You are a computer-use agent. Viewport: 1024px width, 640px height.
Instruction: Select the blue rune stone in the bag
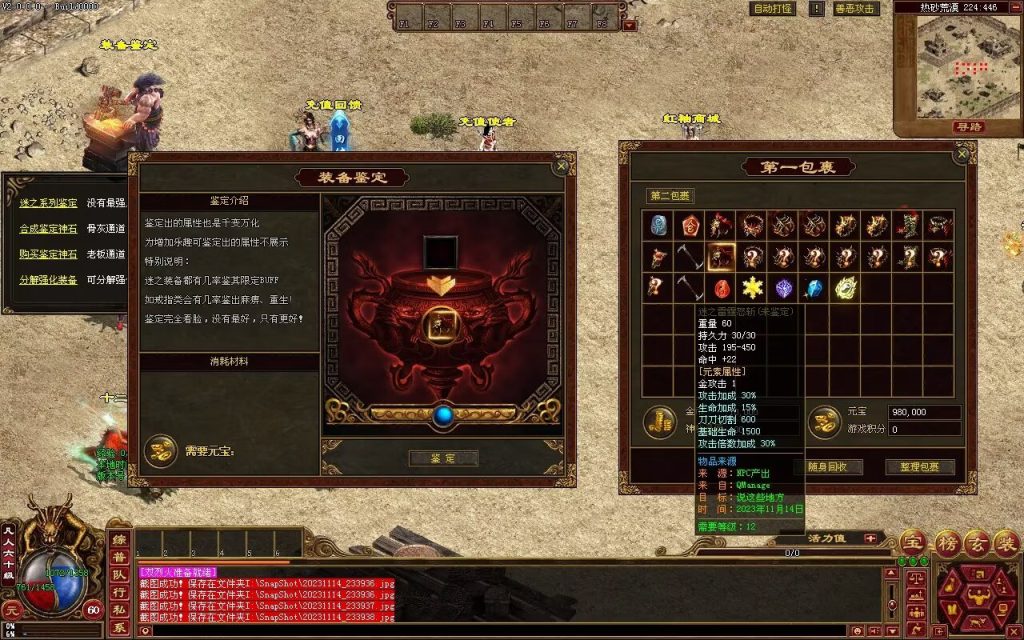tap(658, 225)
